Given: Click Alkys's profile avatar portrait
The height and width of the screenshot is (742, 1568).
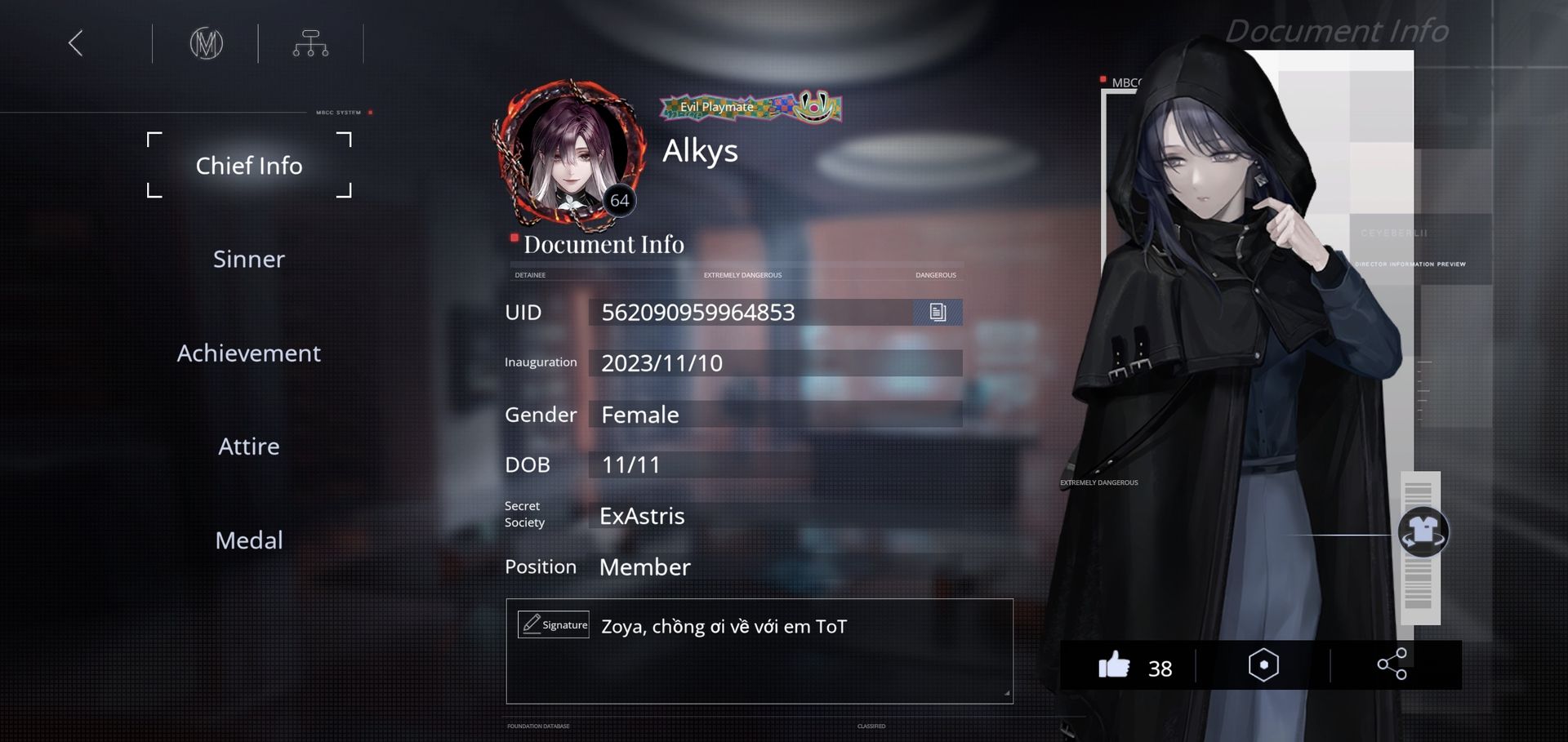Looking at the screenshot, I should click(572, 155).
